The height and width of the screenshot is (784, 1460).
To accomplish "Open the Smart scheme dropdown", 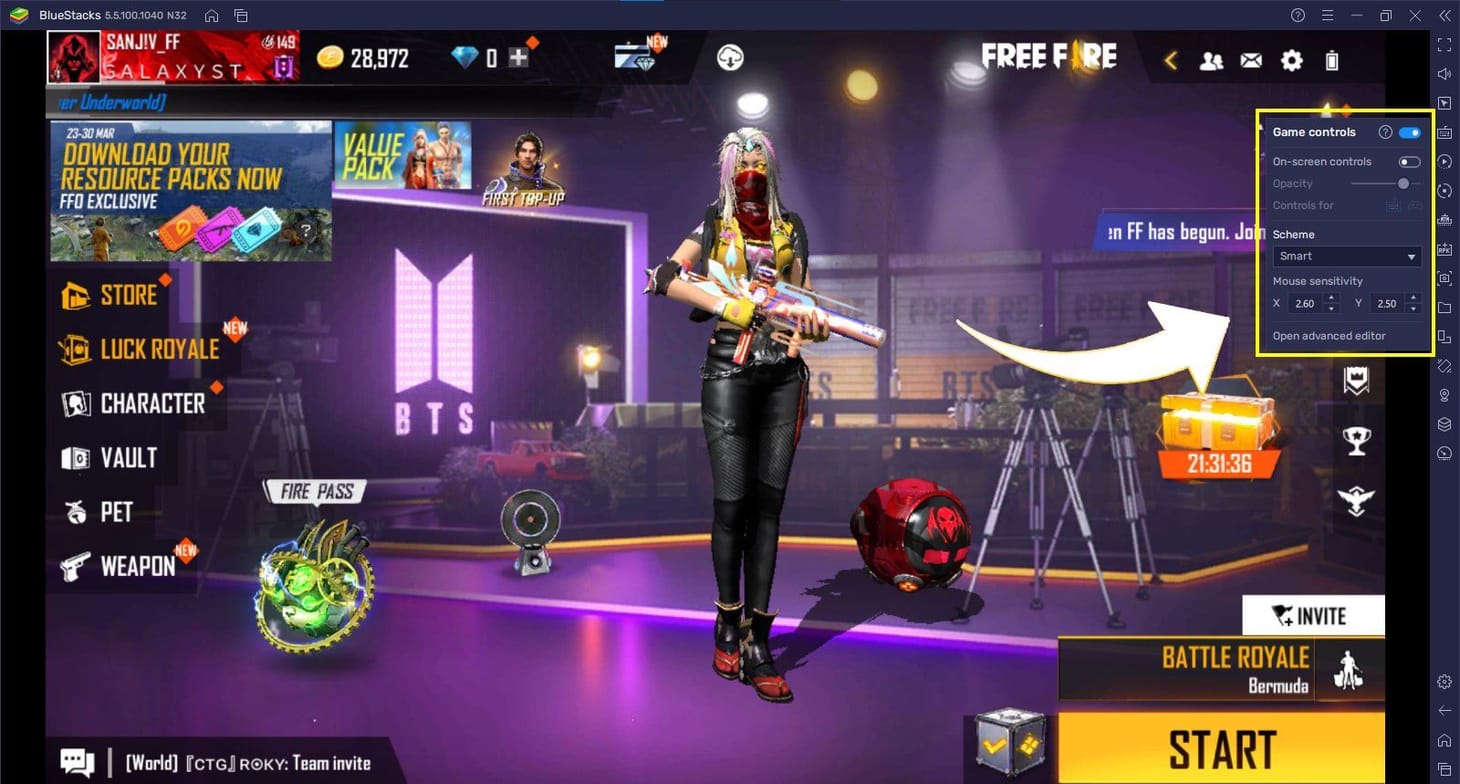I will [1345, 256].
